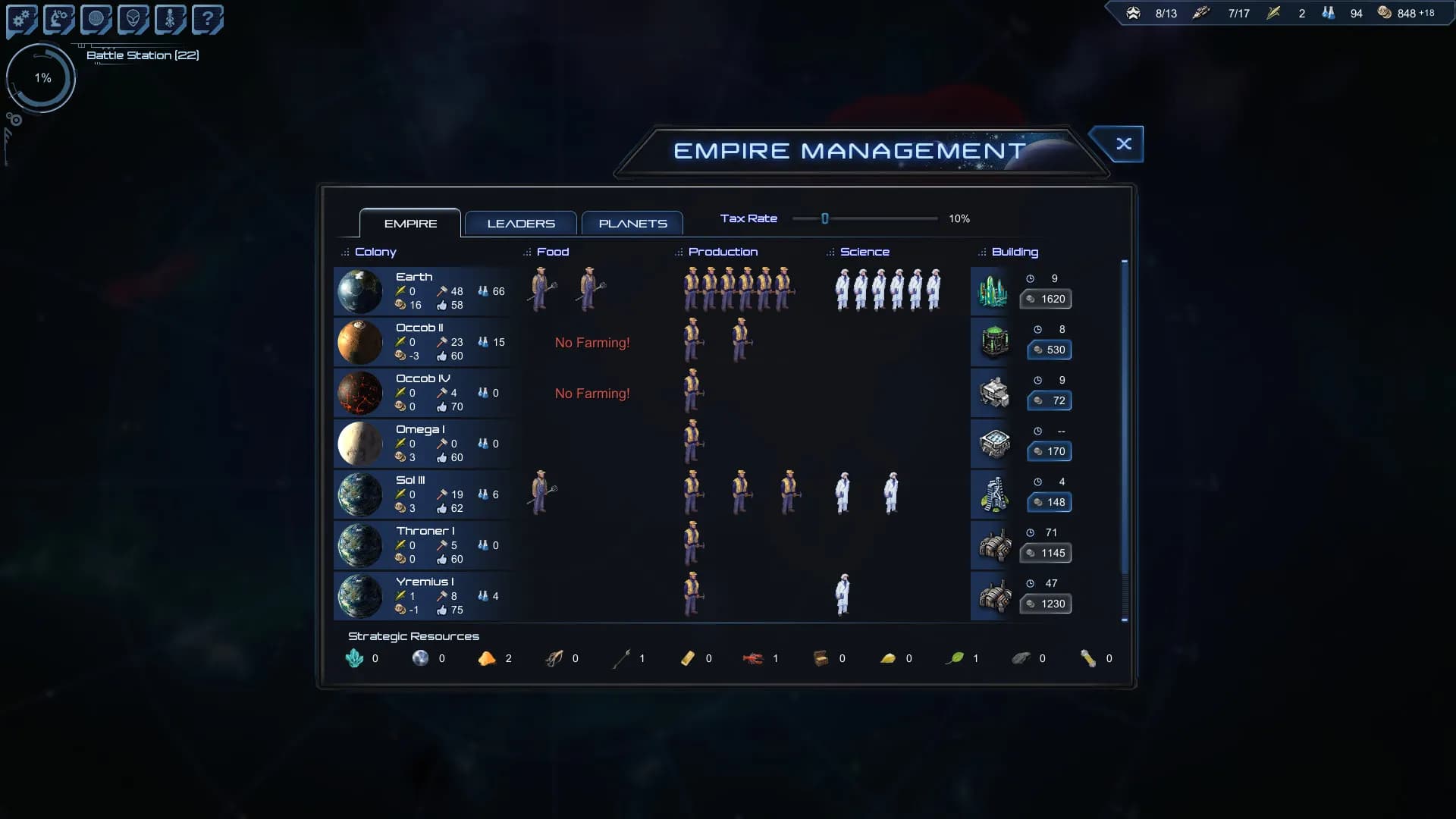Viewport: 1456px width, 819px height.
Task: Switch to the Leaders tab
Action: click(x=521, y=224)
